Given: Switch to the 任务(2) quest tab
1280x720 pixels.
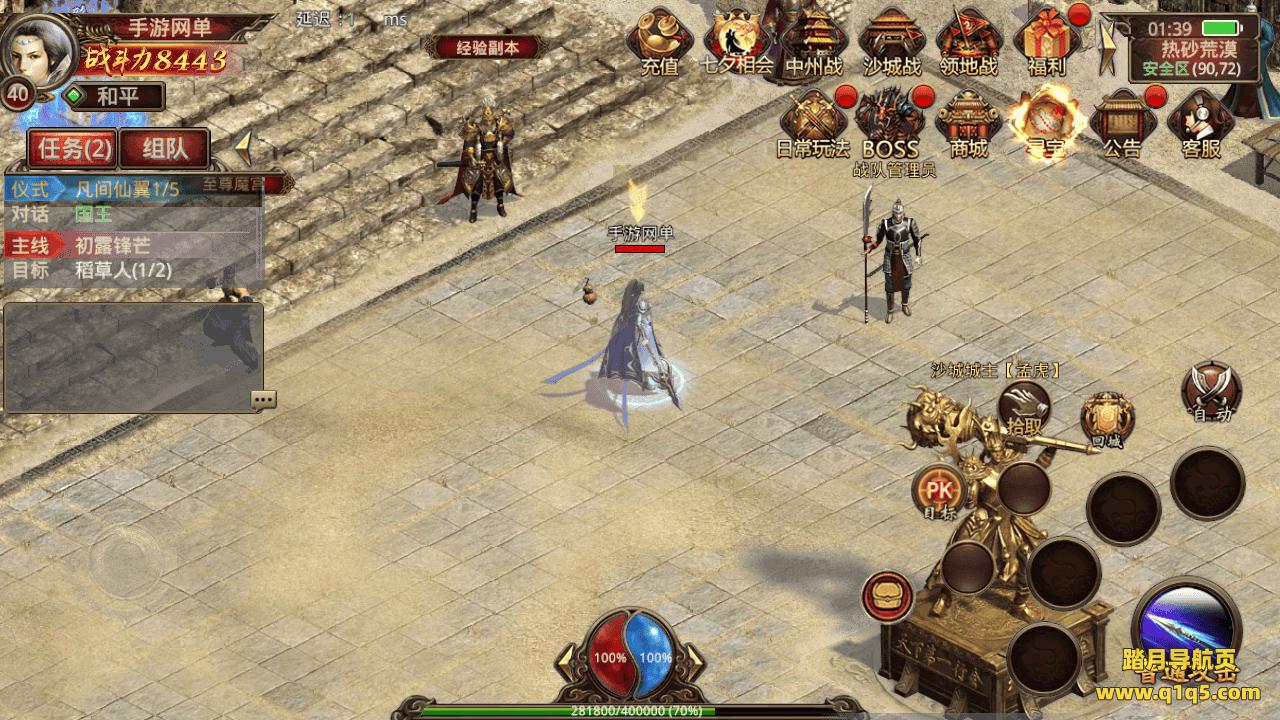Looking at the screenshot, I should [73, 149].
